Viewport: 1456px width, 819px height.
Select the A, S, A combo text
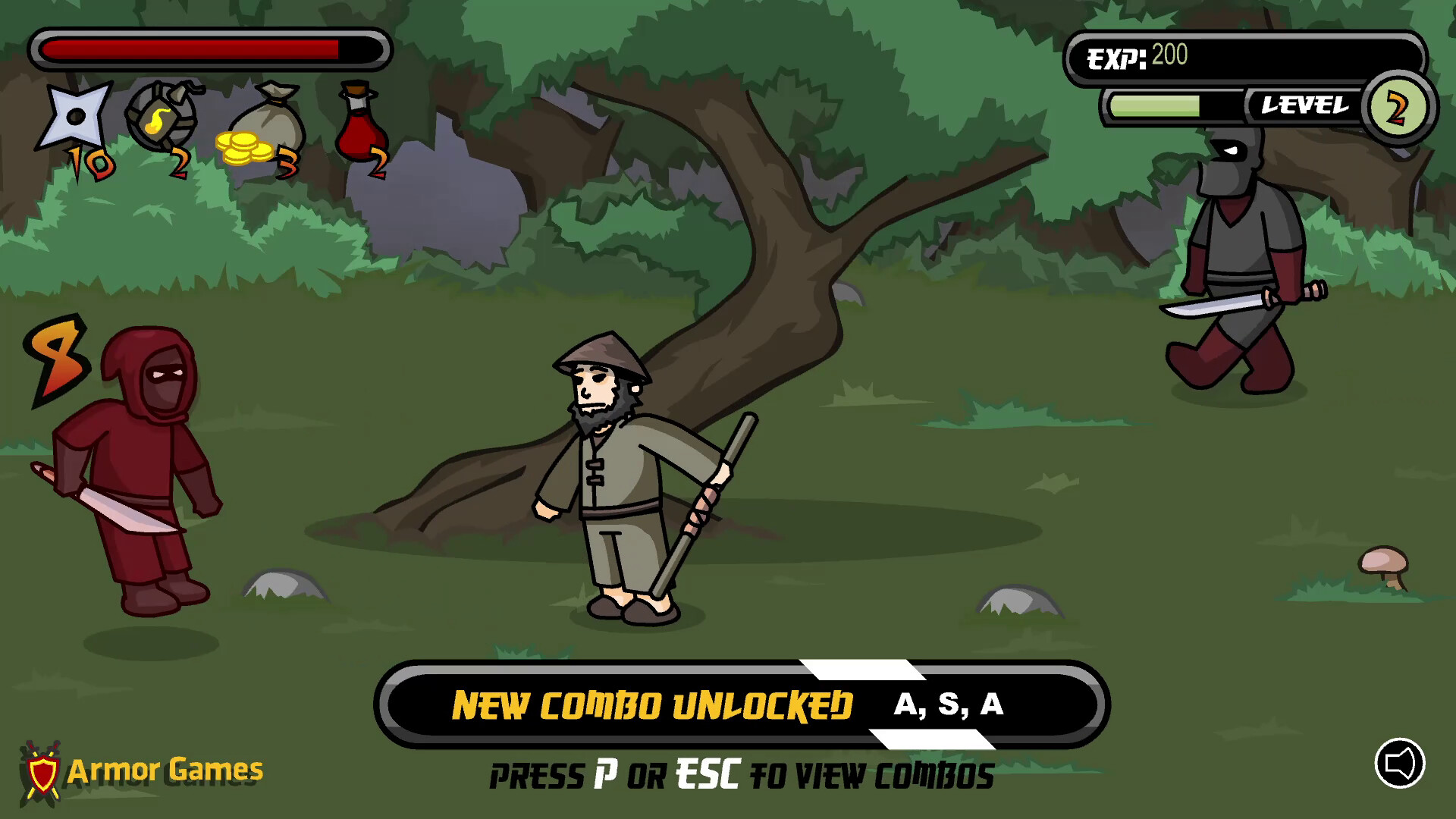[x=948, y=705]
